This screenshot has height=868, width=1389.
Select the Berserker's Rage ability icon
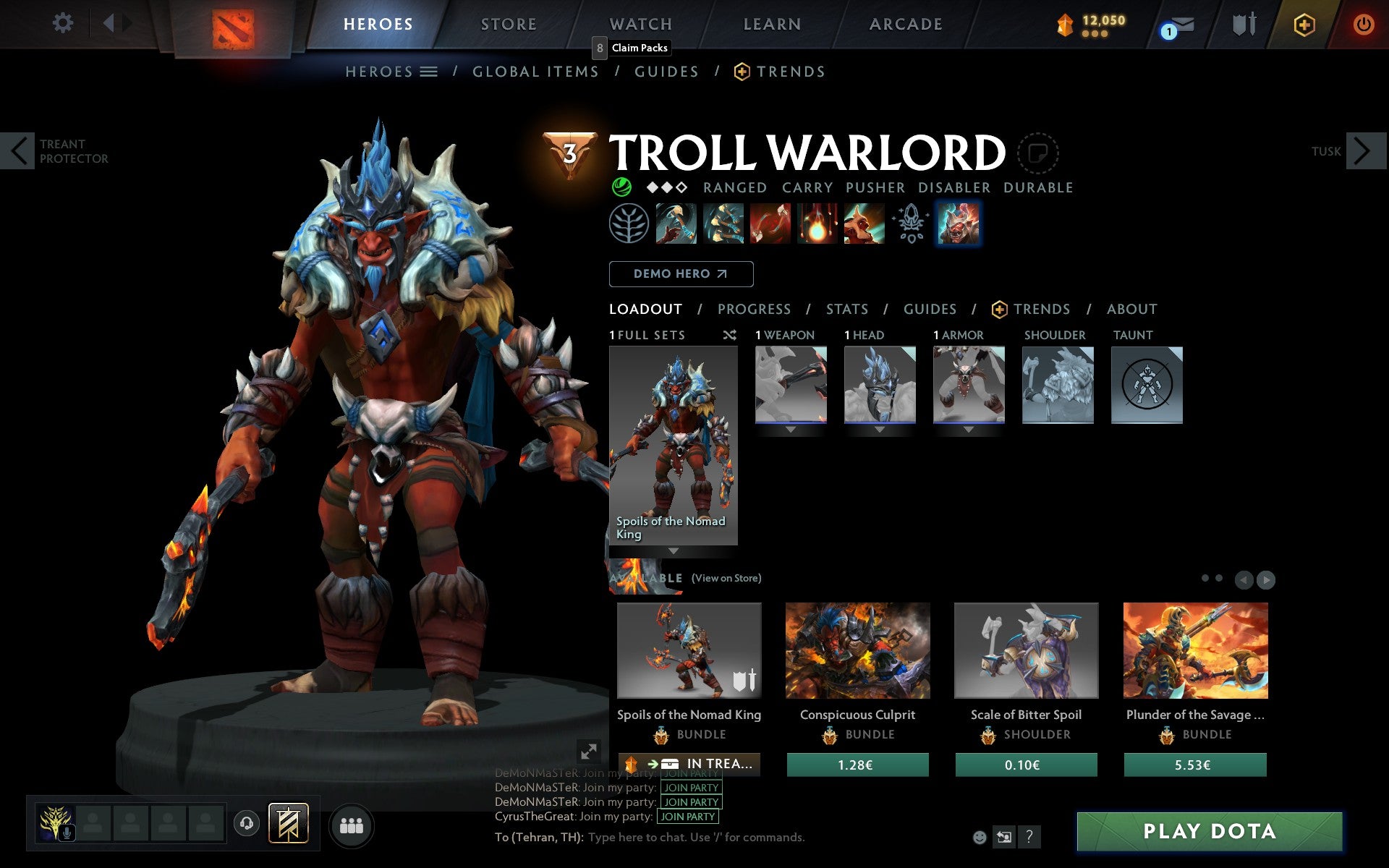click(676, 224)
